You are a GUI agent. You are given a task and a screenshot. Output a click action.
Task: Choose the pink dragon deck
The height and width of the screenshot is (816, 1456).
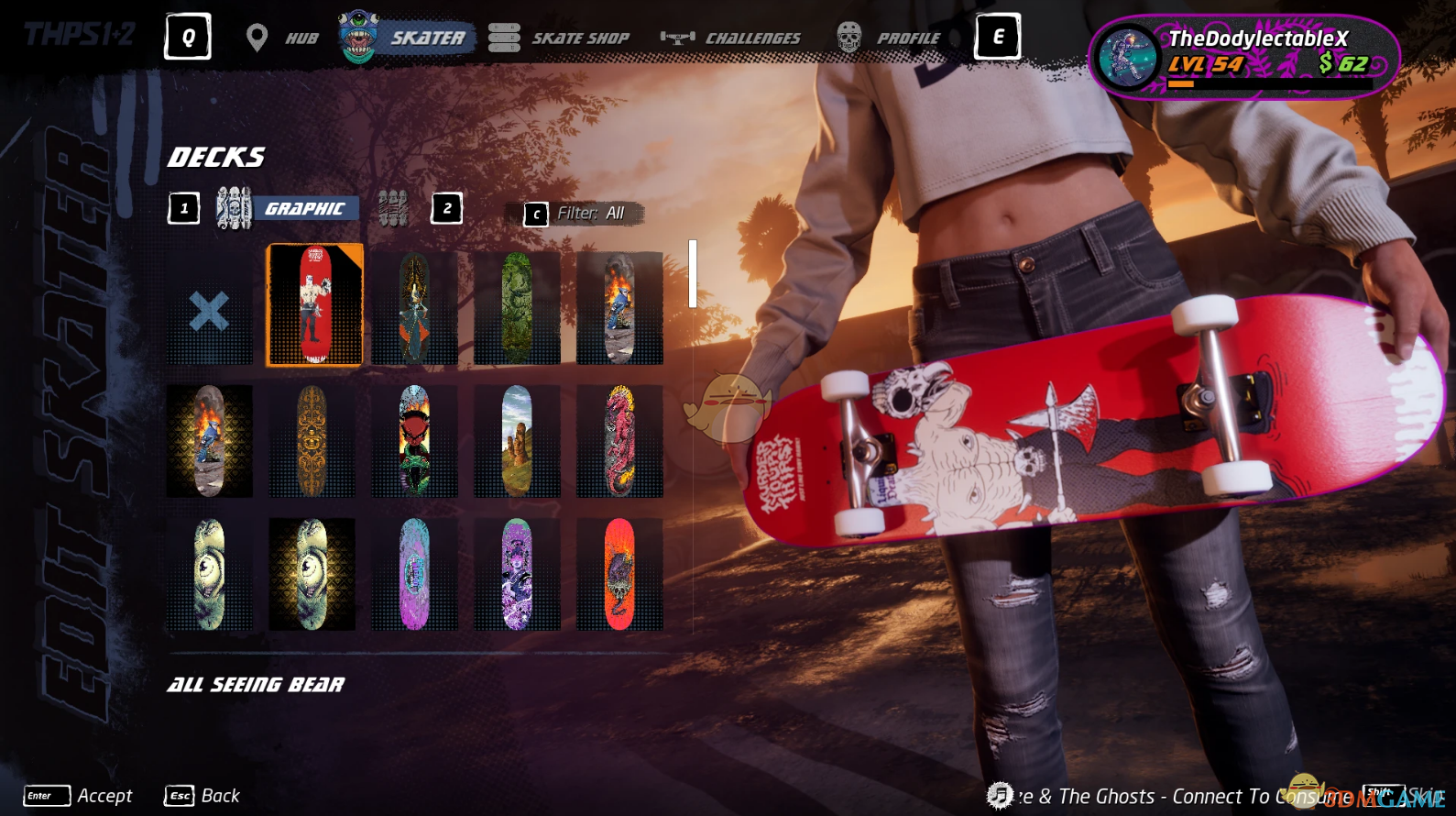click(x=619, y=441)
